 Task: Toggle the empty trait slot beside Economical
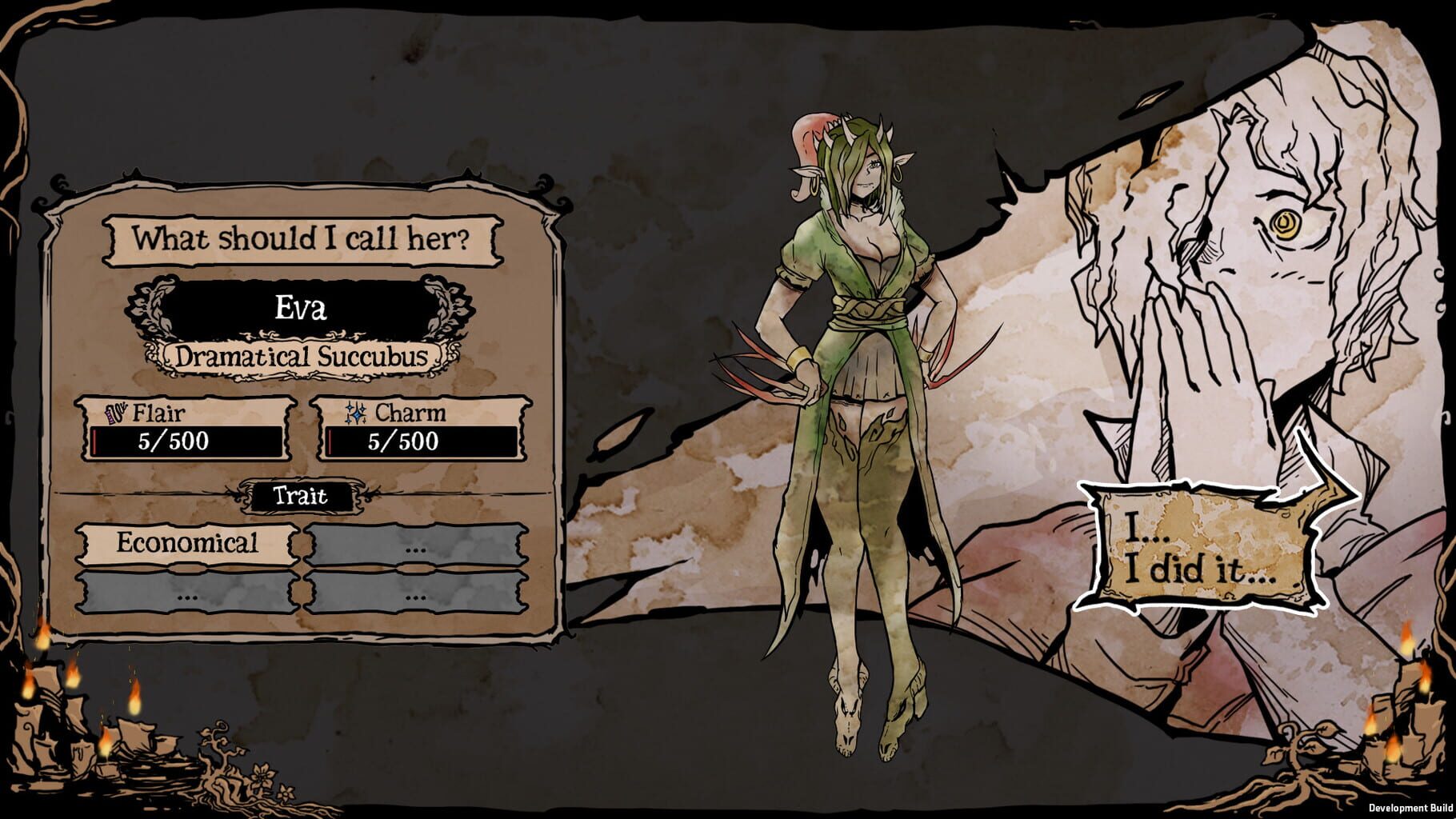click(x=416, y=543)
